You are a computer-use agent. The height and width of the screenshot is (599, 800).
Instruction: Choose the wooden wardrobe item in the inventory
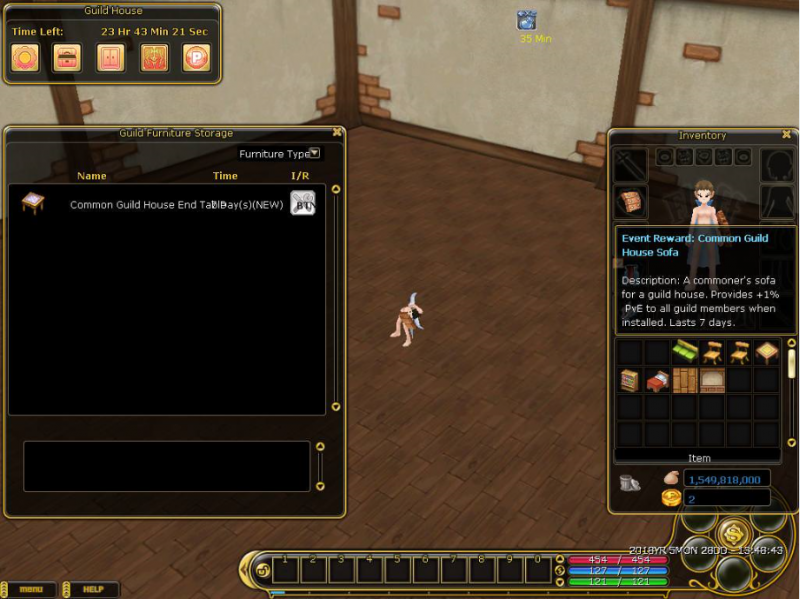[x=684, y=380]
